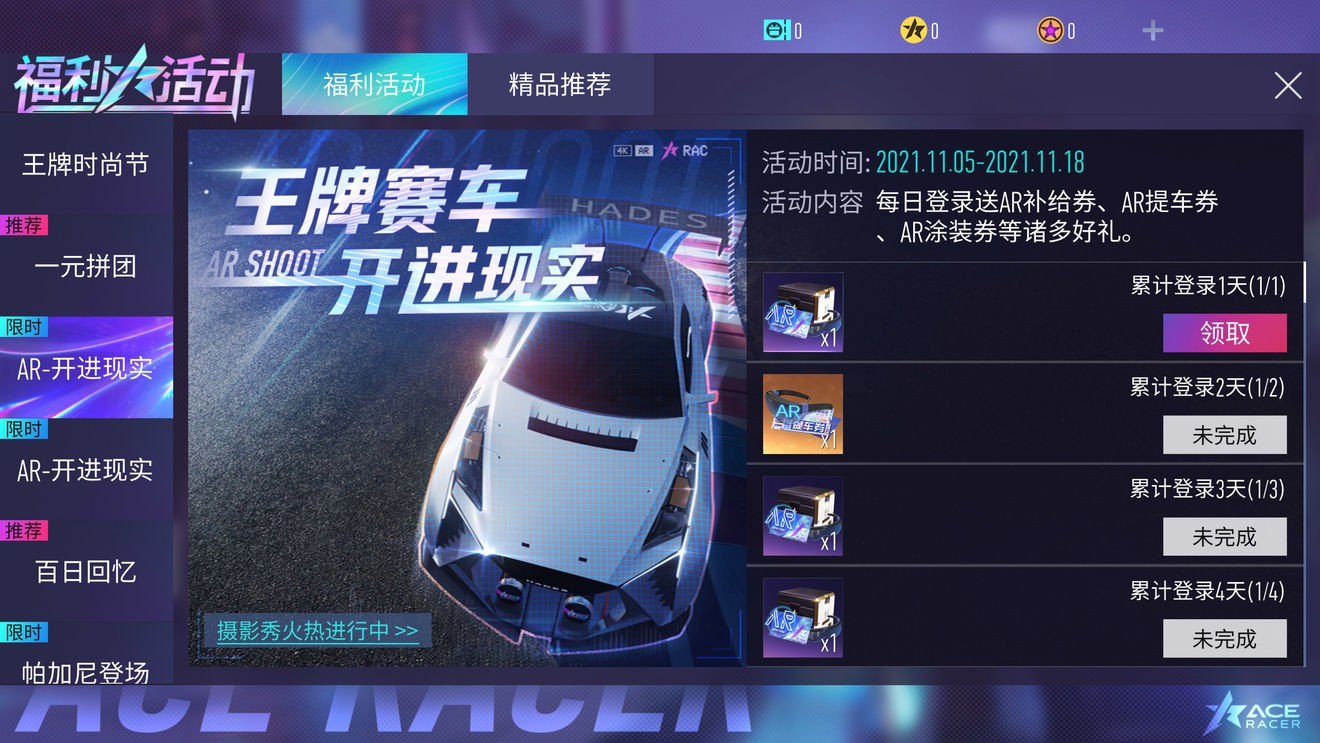The width and height of the screenshot is (1320, 743).
Task: Switch to the 精品推荐 tab
Action: coord(561,85)
